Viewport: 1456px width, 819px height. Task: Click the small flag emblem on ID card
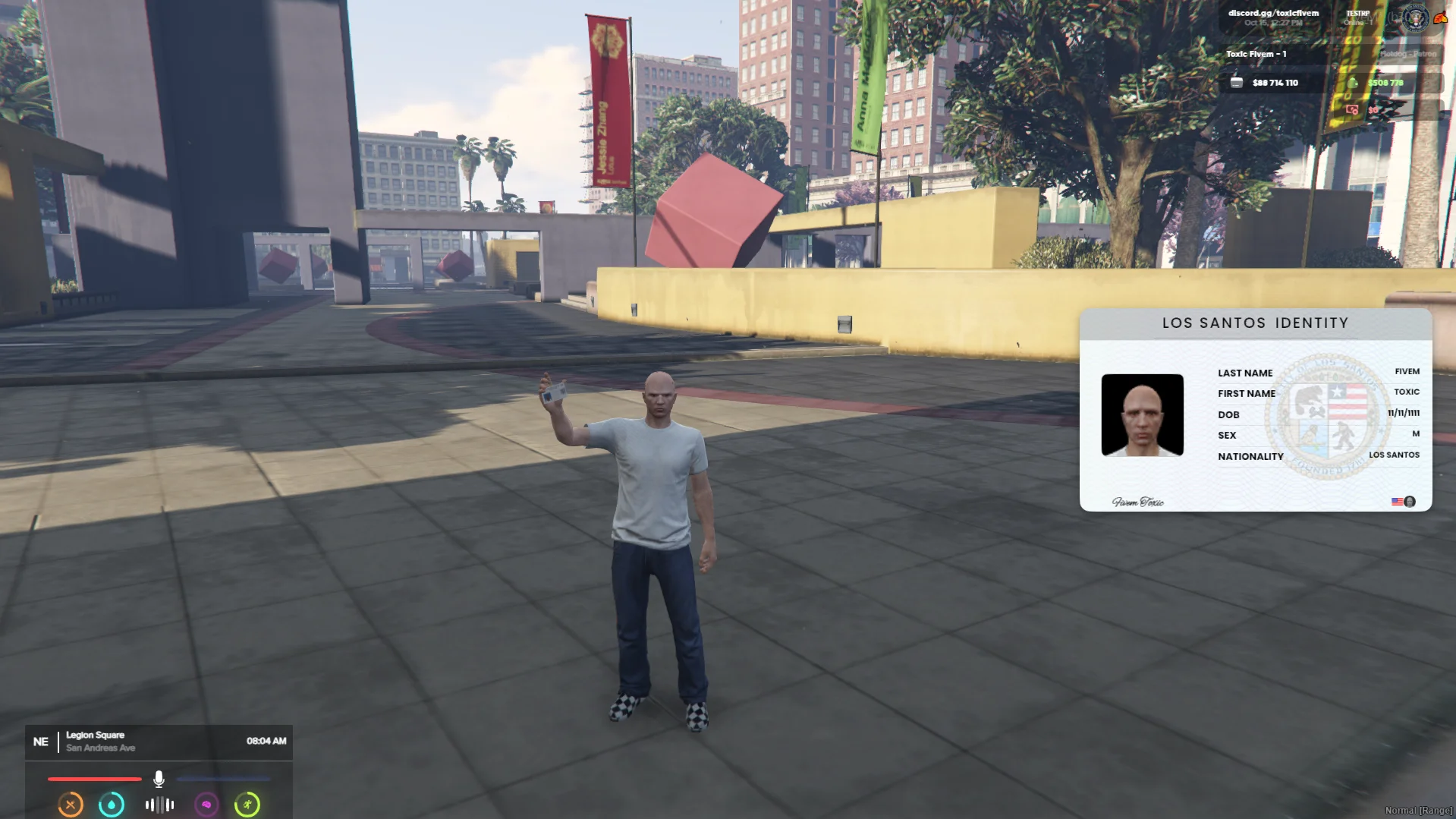click(x=1397, y=502)
